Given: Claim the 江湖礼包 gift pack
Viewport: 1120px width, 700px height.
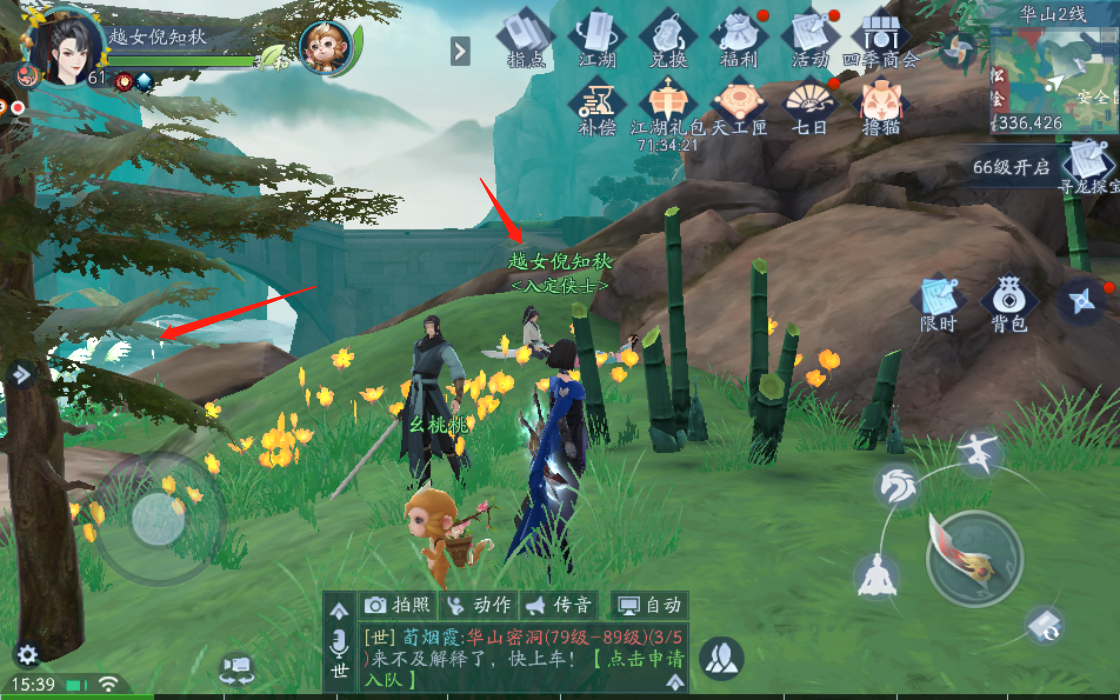Looking at the screenshot, I should click(667, 106).
